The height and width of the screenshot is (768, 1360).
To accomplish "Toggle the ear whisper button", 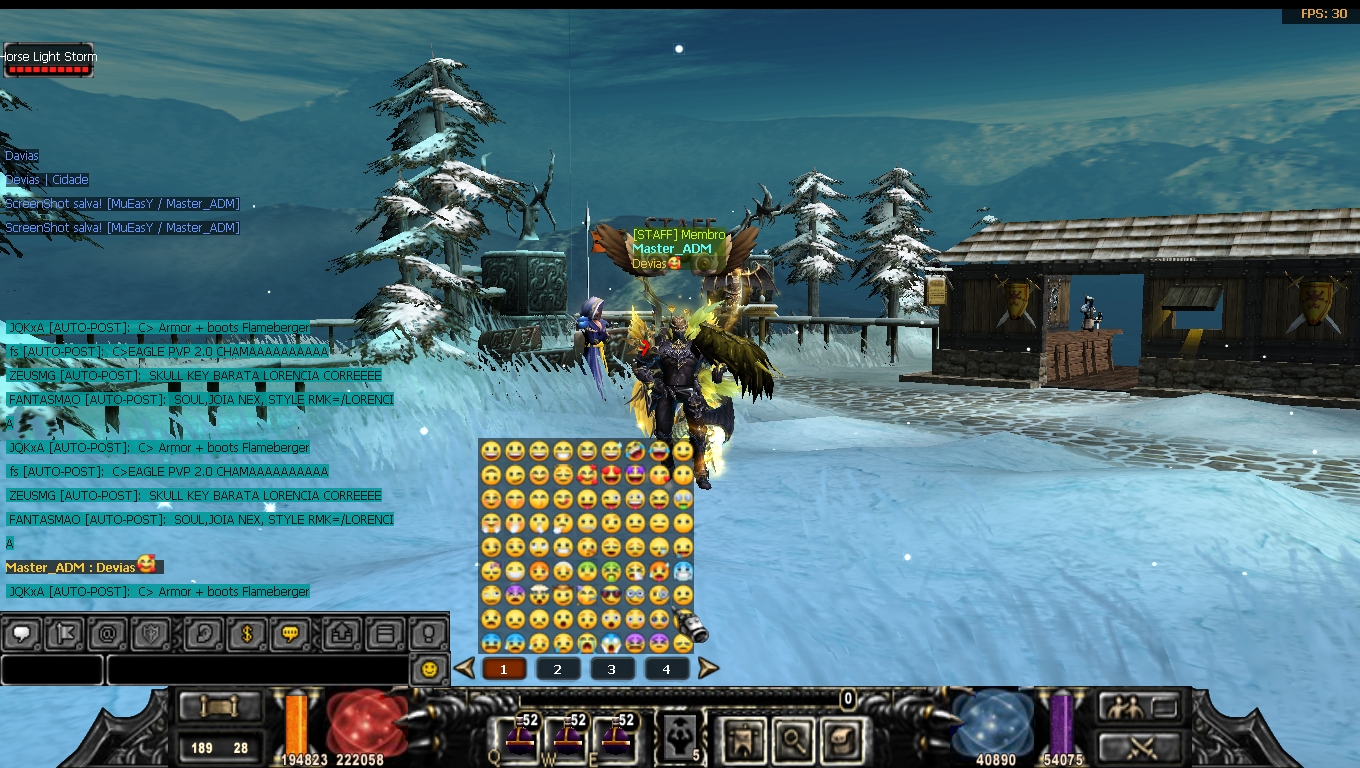I will pyautogui.click(x=204, y=634).
